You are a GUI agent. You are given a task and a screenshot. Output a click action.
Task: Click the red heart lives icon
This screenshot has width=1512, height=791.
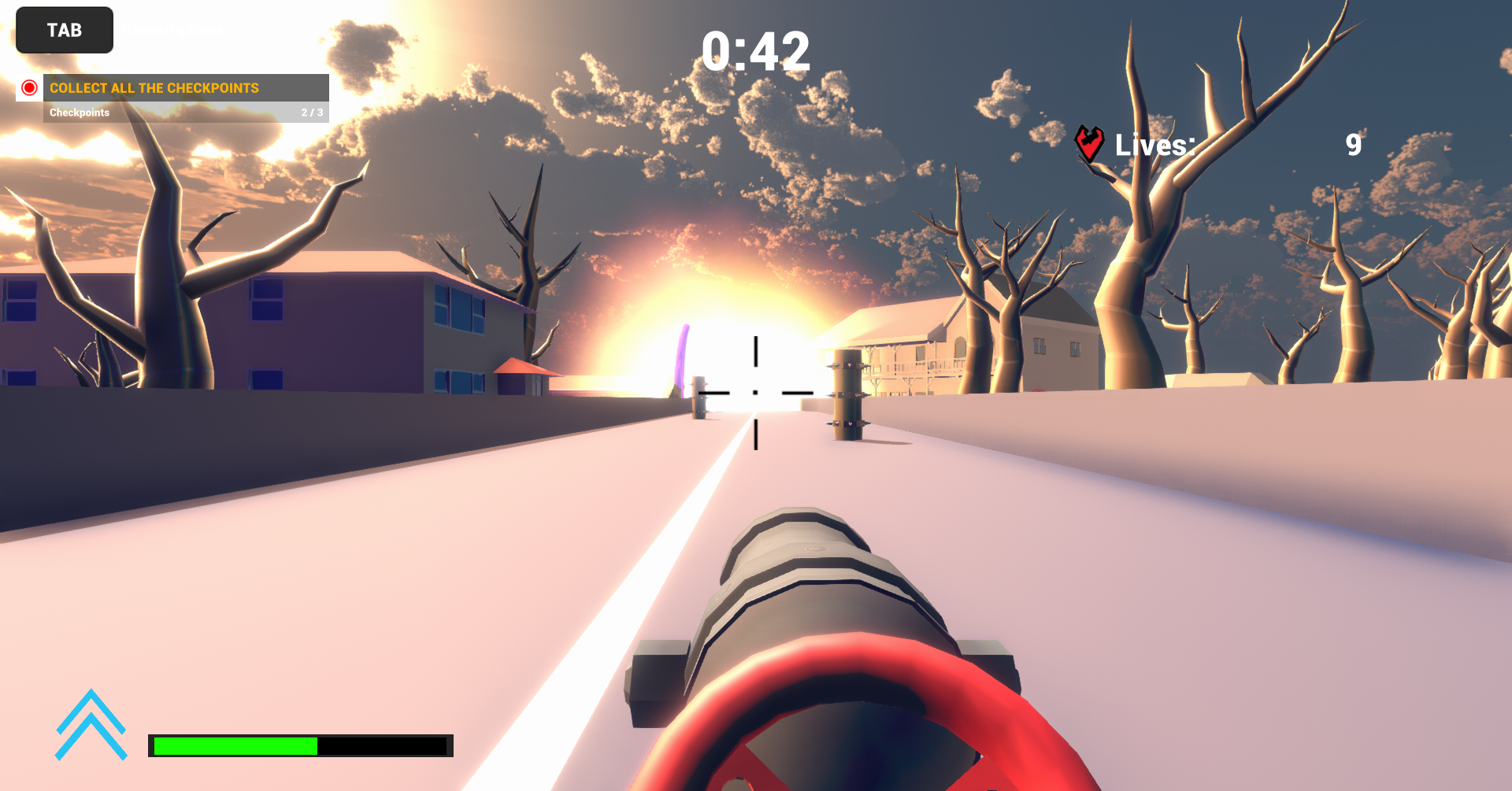[x=1090, y=143]
